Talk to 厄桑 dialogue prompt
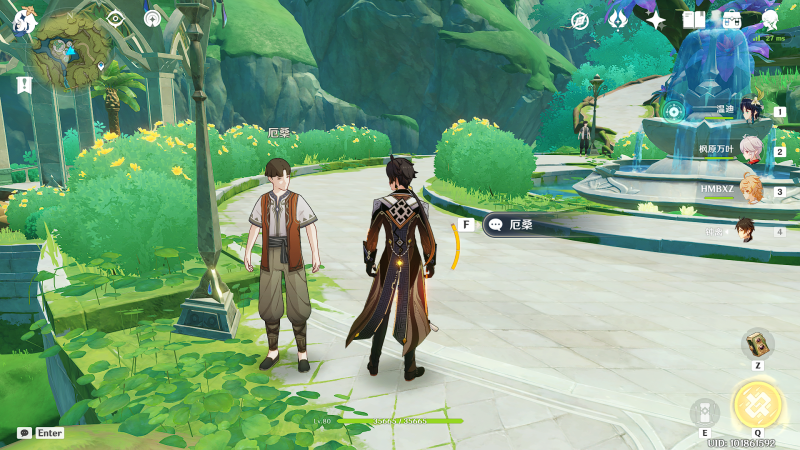Image resolution: width=800 pixels, height=450 pixels. 521,225
